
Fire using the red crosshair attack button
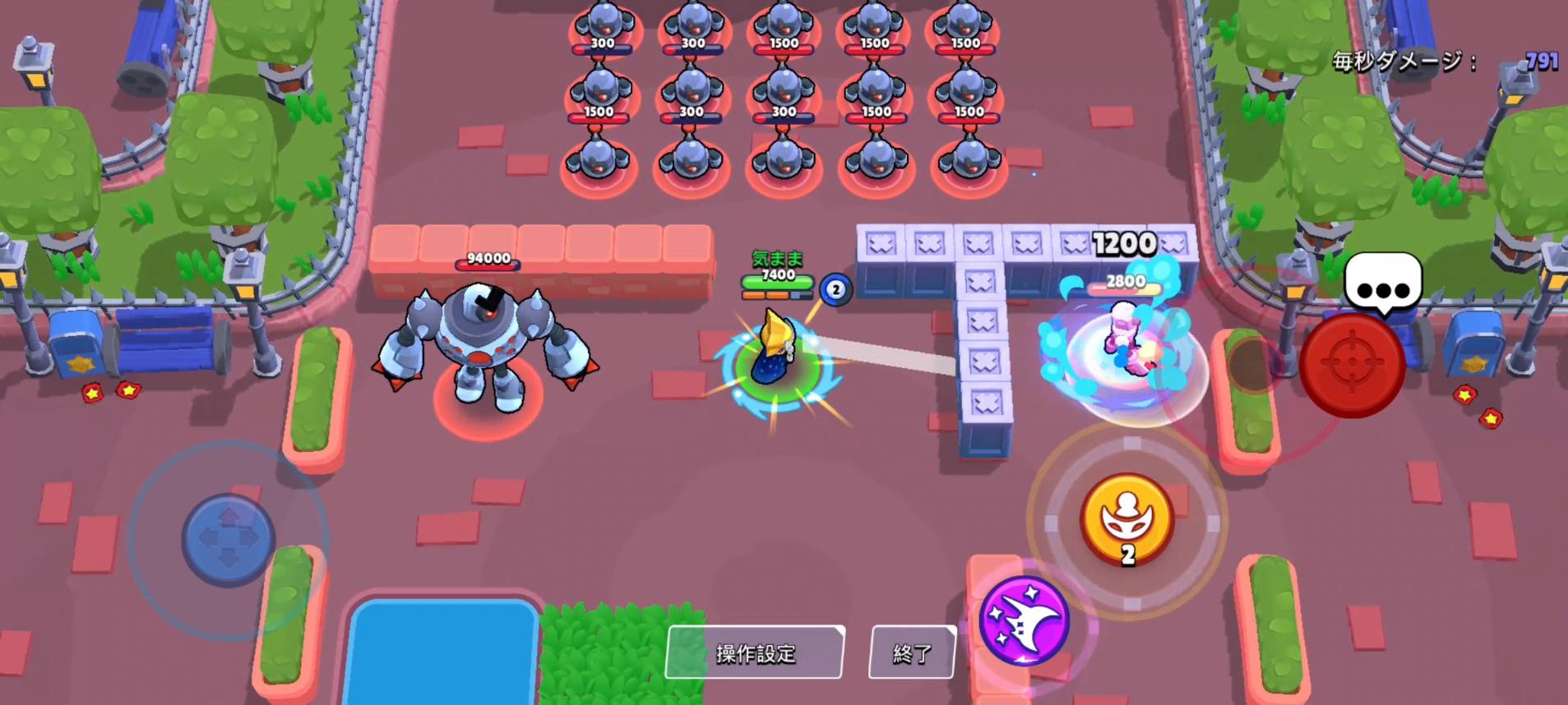point(1352,365)
